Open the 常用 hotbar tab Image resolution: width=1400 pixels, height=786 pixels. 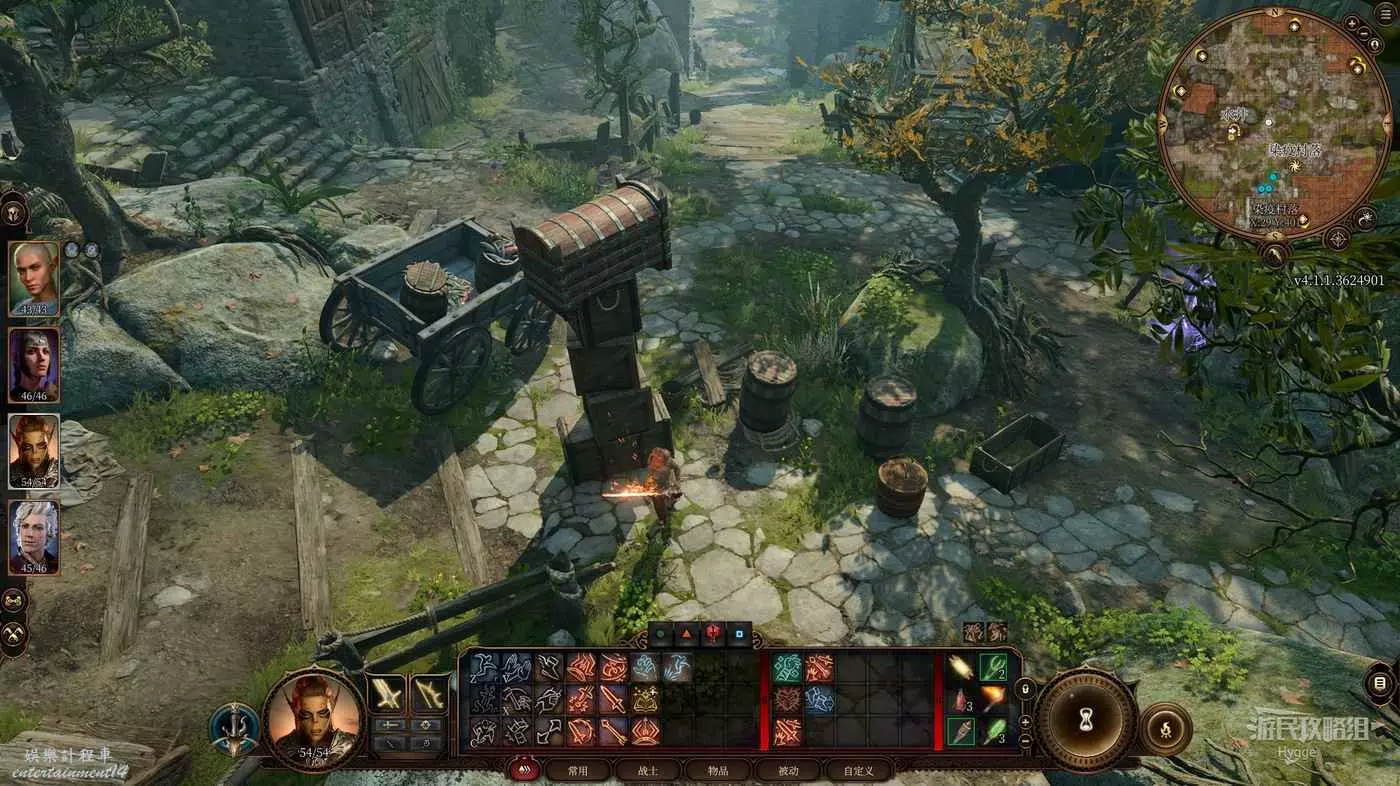[x=577, y=770]
